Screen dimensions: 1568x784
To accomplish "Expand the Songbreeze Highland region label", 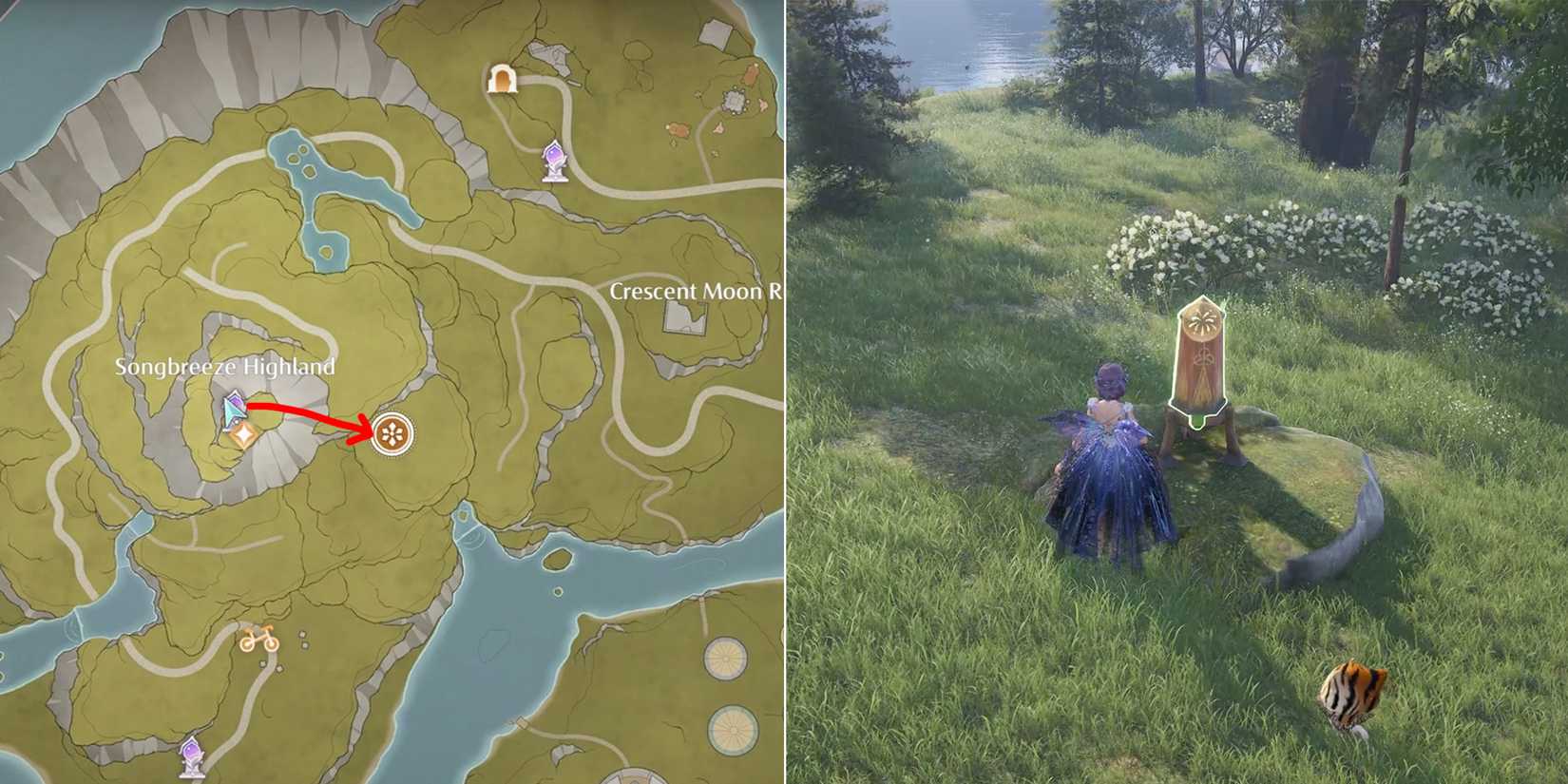I will click(x=225, y=365).
